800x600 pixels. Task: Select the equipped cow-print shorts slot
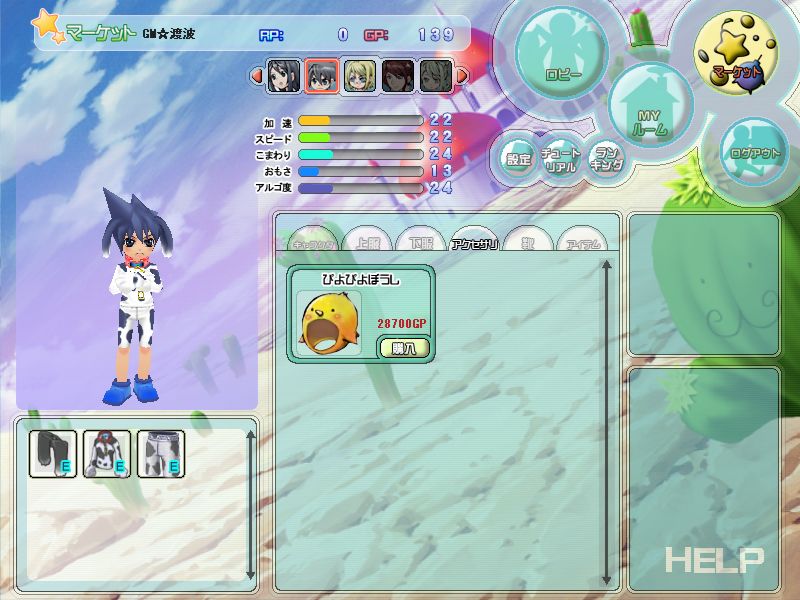pyautogui.click(x=160, y=453)
